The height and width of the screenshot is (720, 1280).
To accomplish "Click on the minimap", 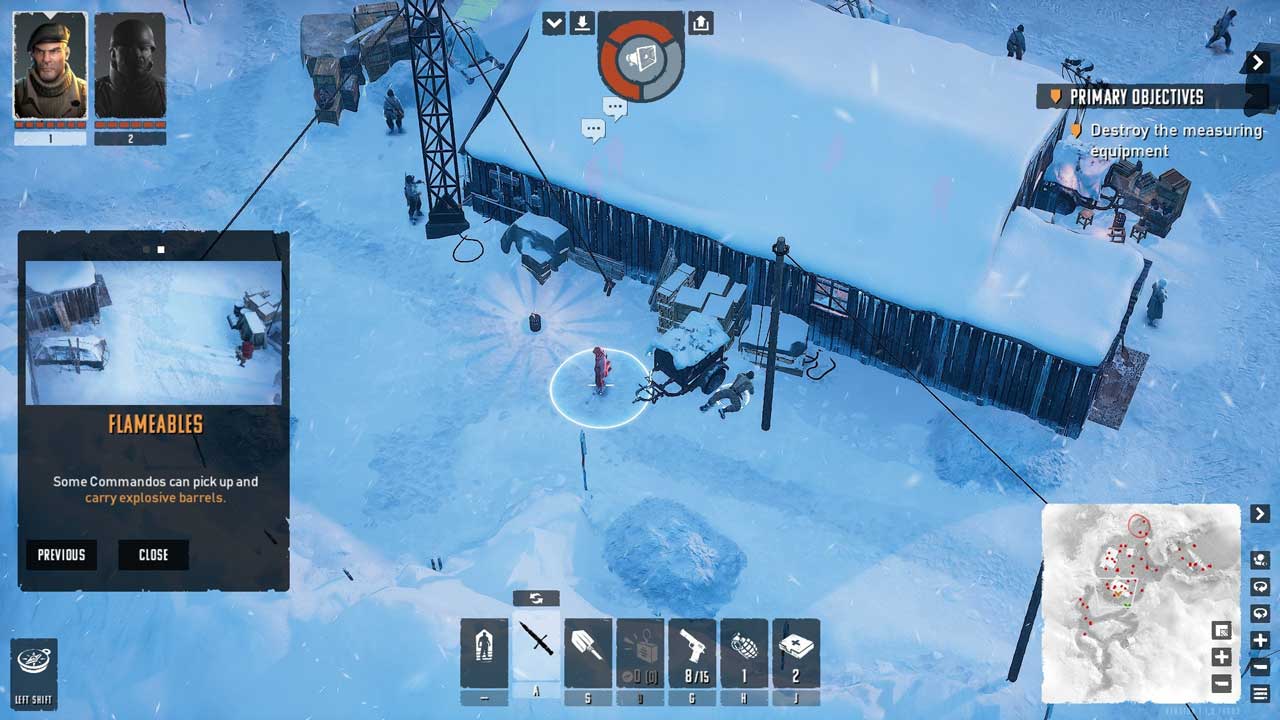I will tap(1140, 602).
